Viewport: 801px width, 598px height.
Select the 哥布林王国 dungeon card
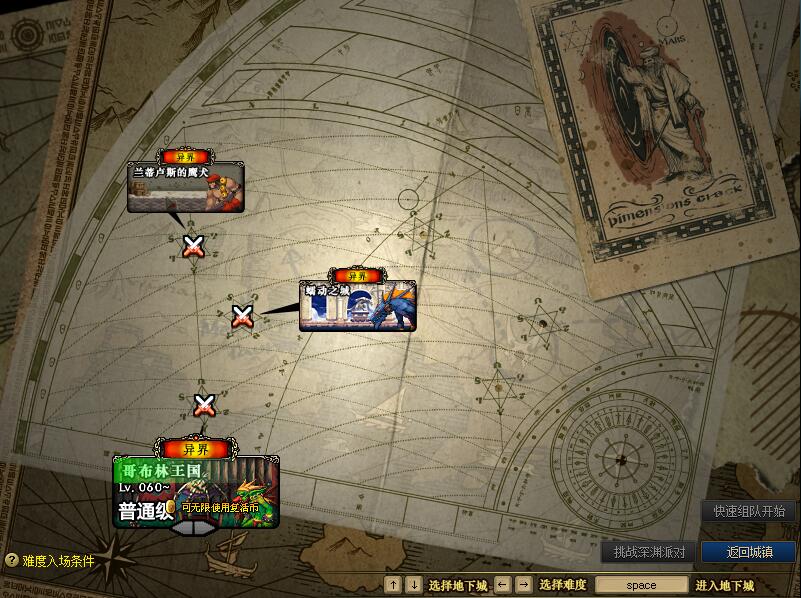point(196,494)
